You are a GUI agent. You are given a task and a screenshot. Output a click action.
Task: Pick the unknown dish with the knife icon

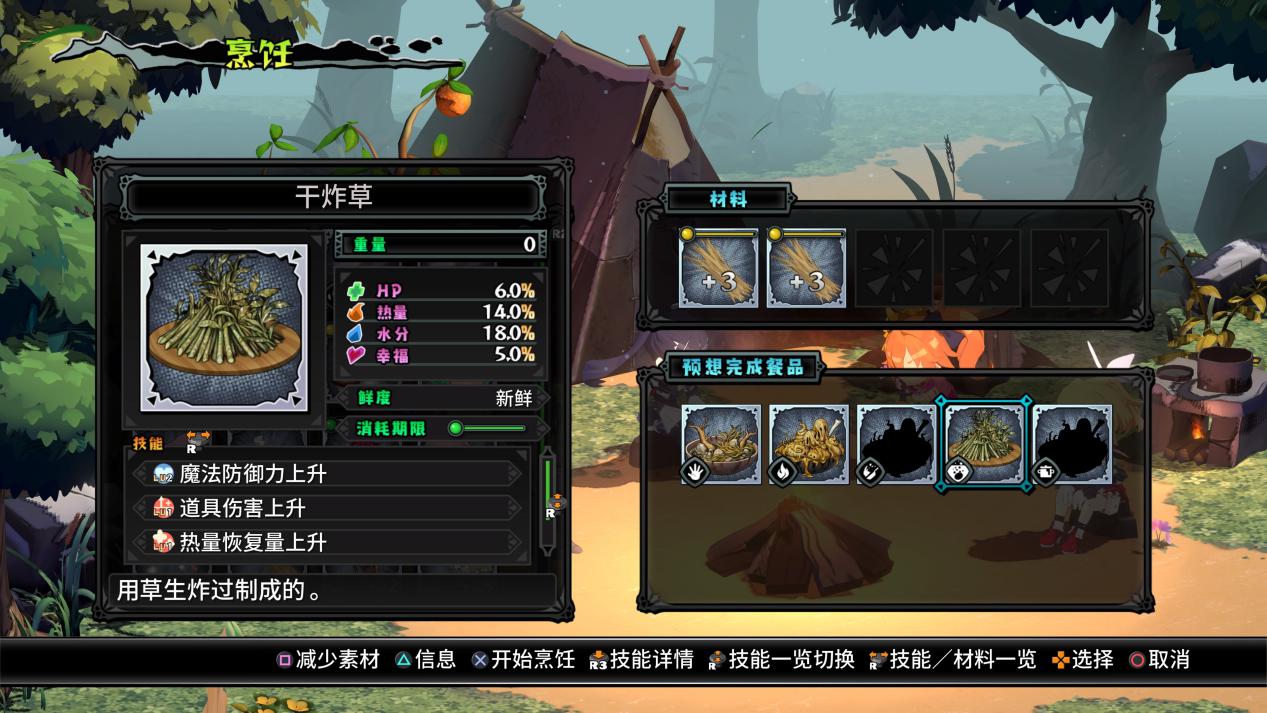[x=896, y=444]
